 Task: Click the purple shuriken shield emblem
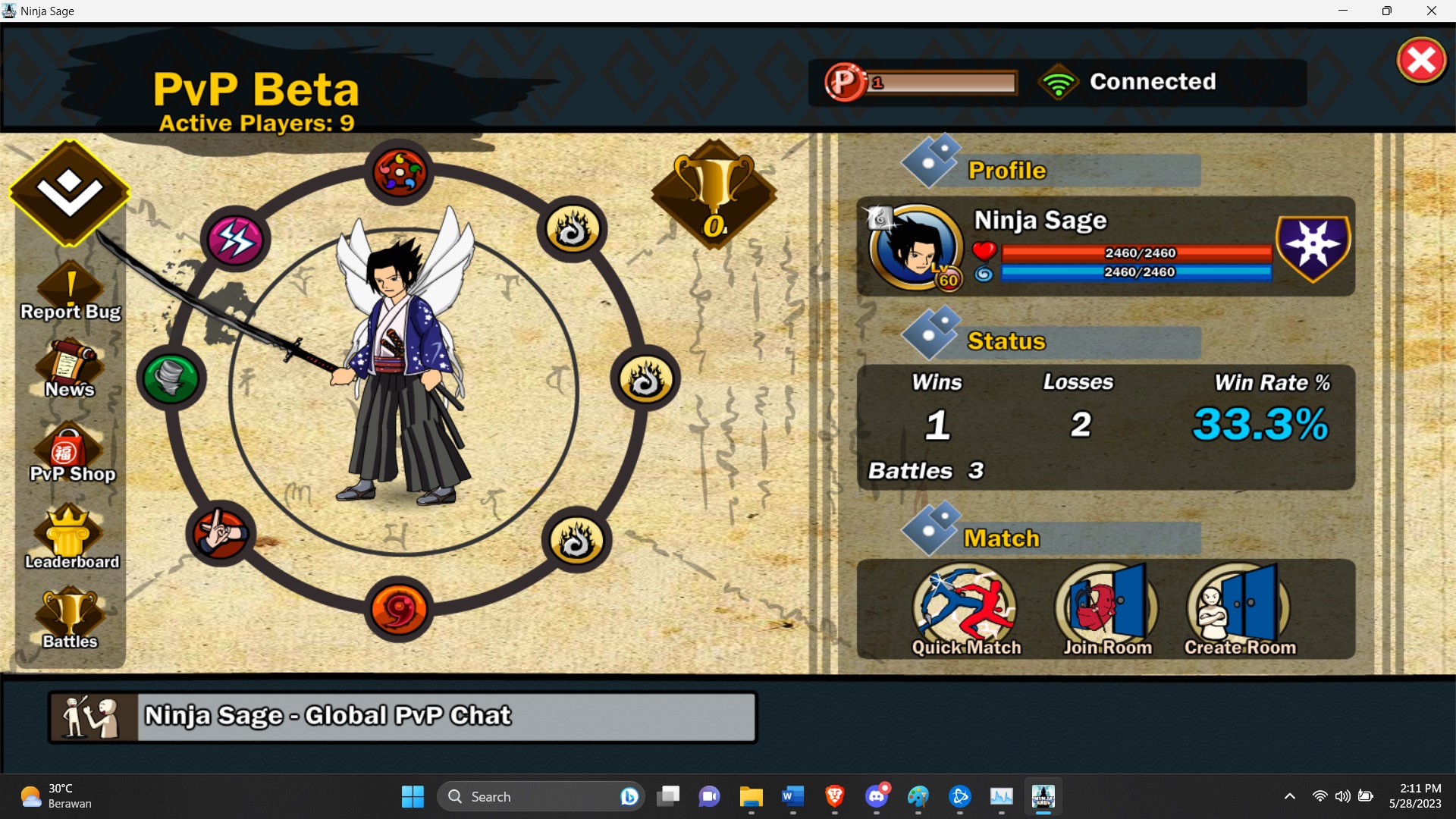1313,249
